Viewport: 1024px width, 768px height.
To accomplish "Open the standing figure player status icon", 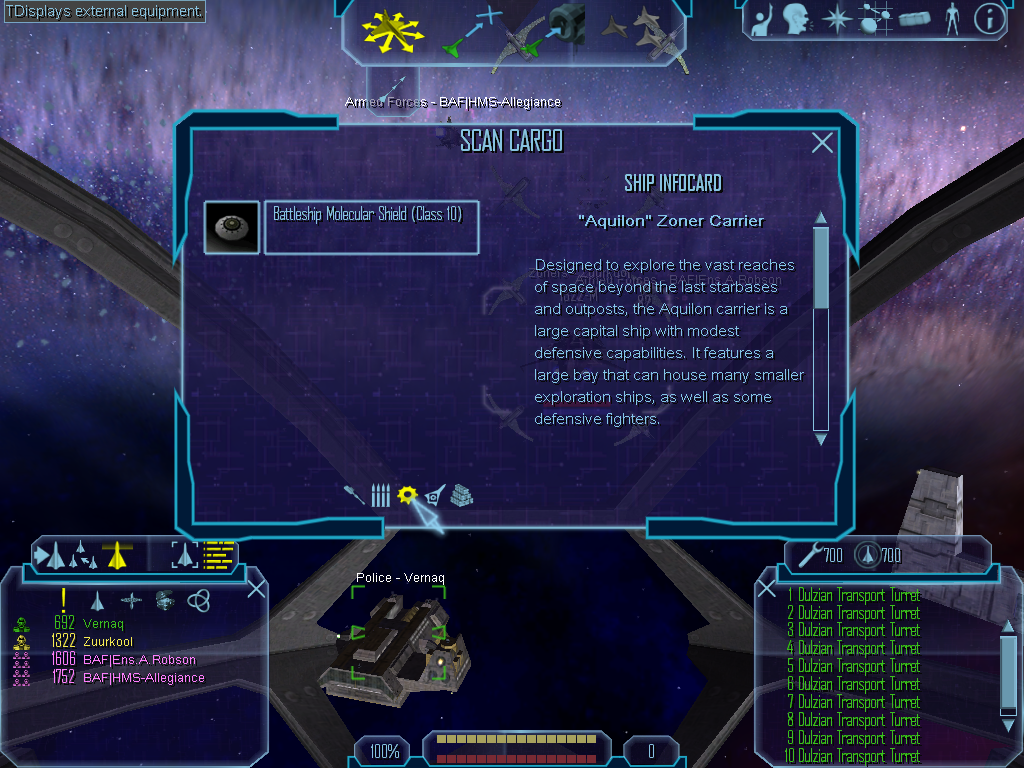I will pos(952,19).
